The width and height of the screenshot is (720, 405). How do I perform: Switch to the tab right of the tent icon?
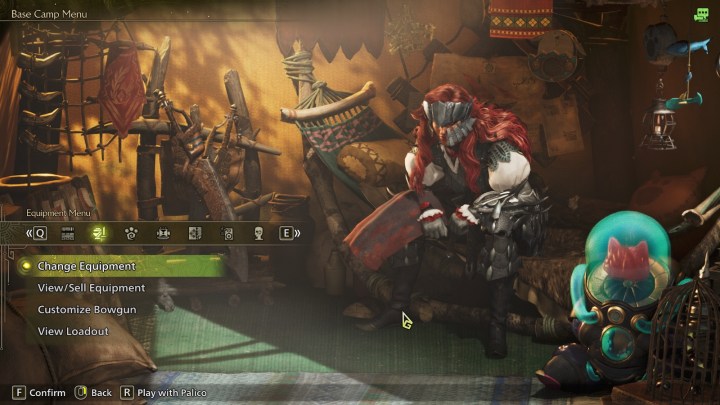[195, 233]
